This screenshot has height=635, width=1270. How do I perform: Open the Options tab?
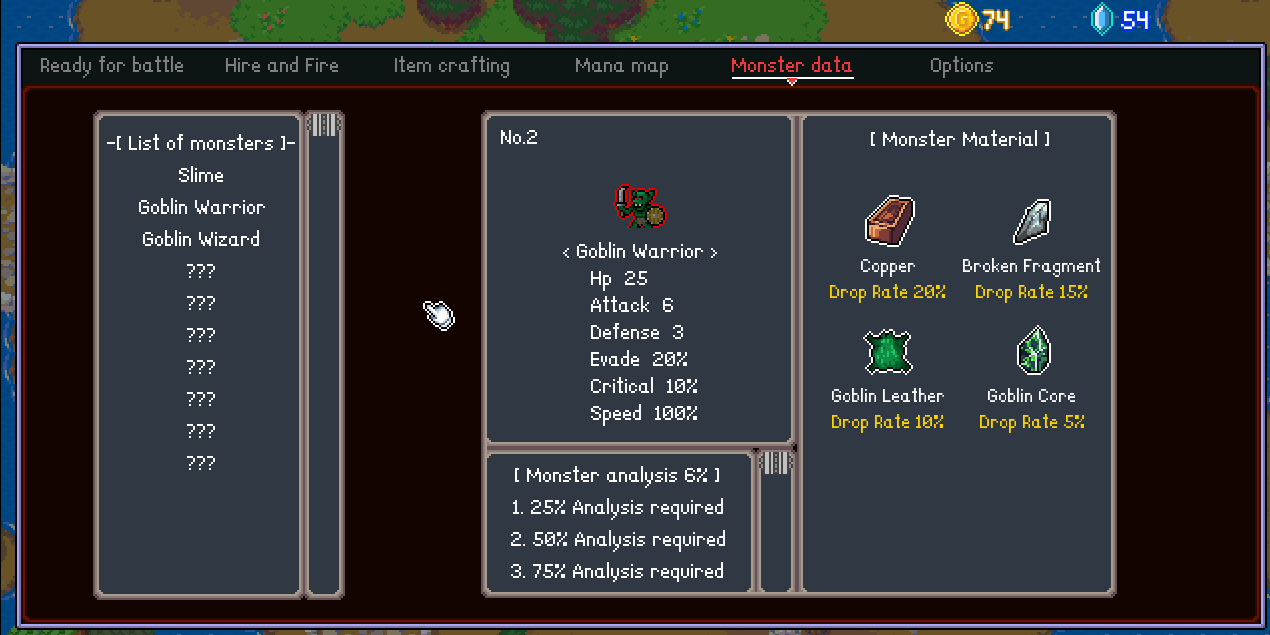pyautogui.click(x=961, y=66)
